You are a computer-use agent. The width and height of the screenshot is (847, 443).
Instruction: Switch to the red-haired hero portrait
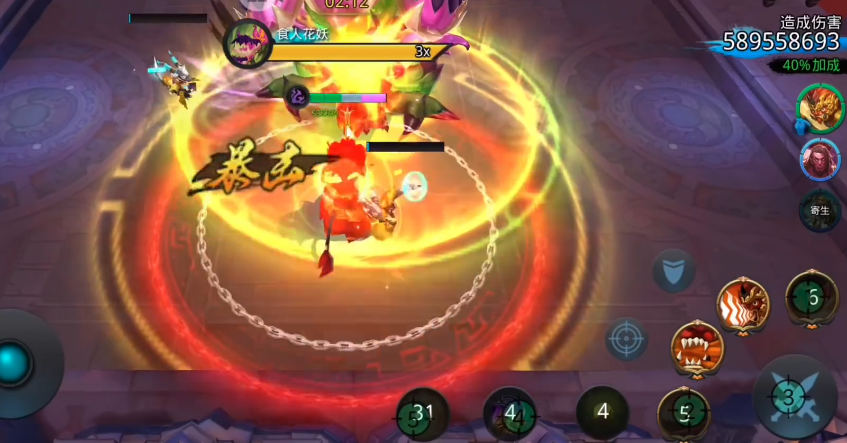coord(819,159)
